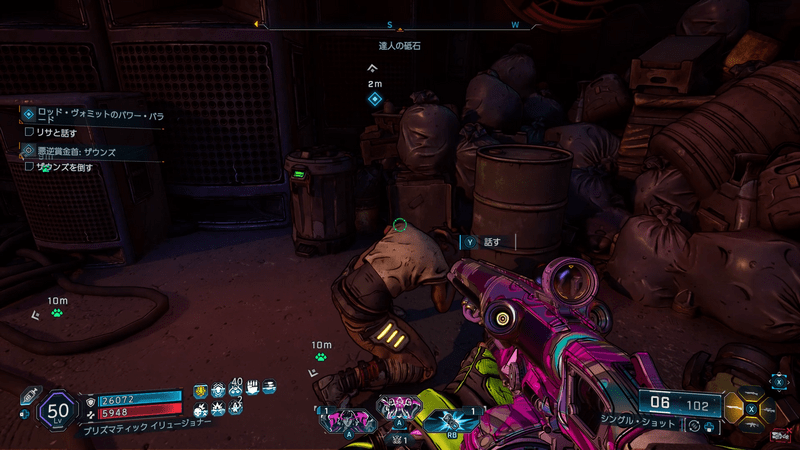Click the golden status buff icon
This screenshot has height=450, width=800.
(200, 391)
